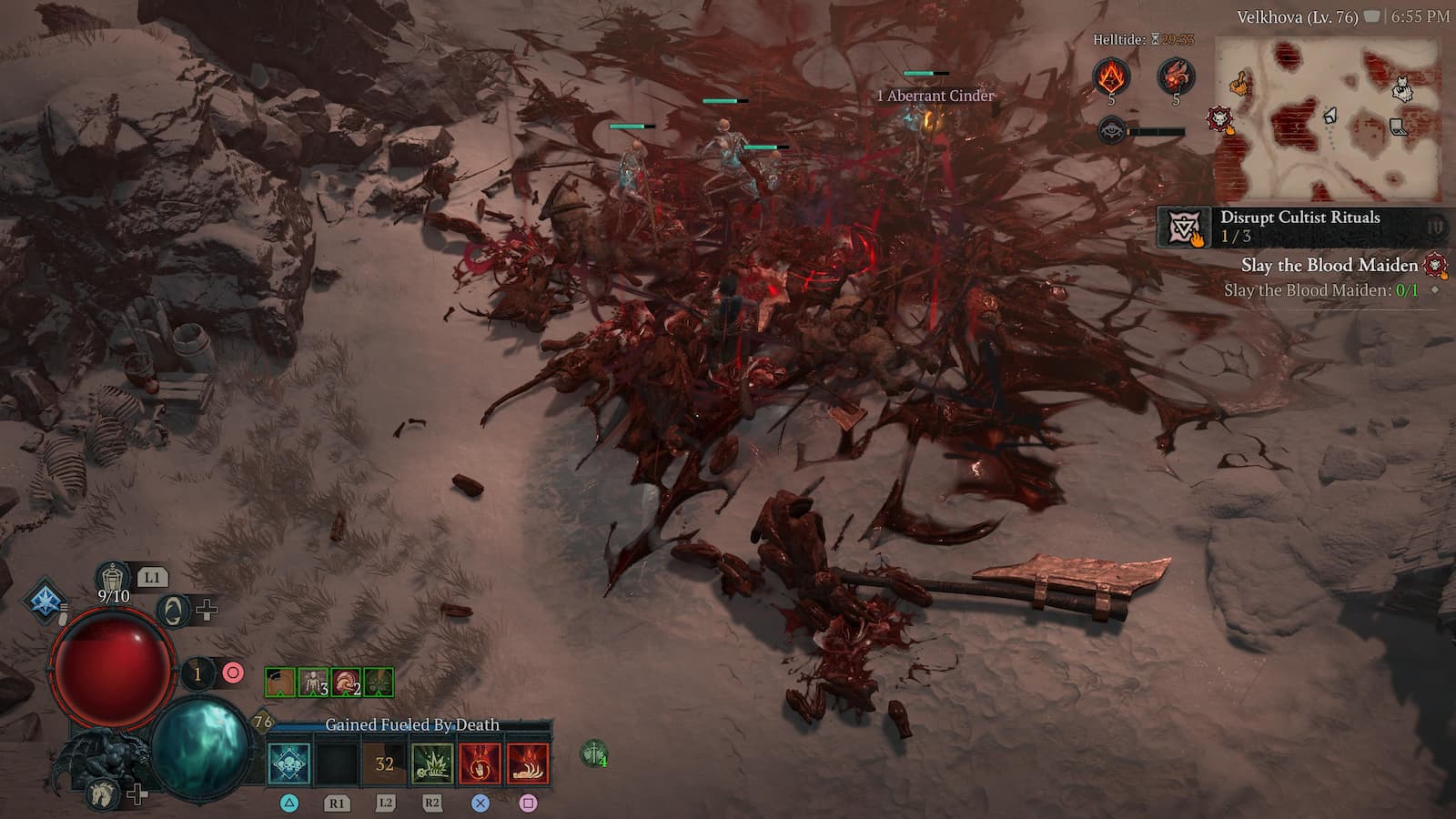Select the healing potion icon above the health orb
This screenshot has height=819, width=1456.
(114, 576)
